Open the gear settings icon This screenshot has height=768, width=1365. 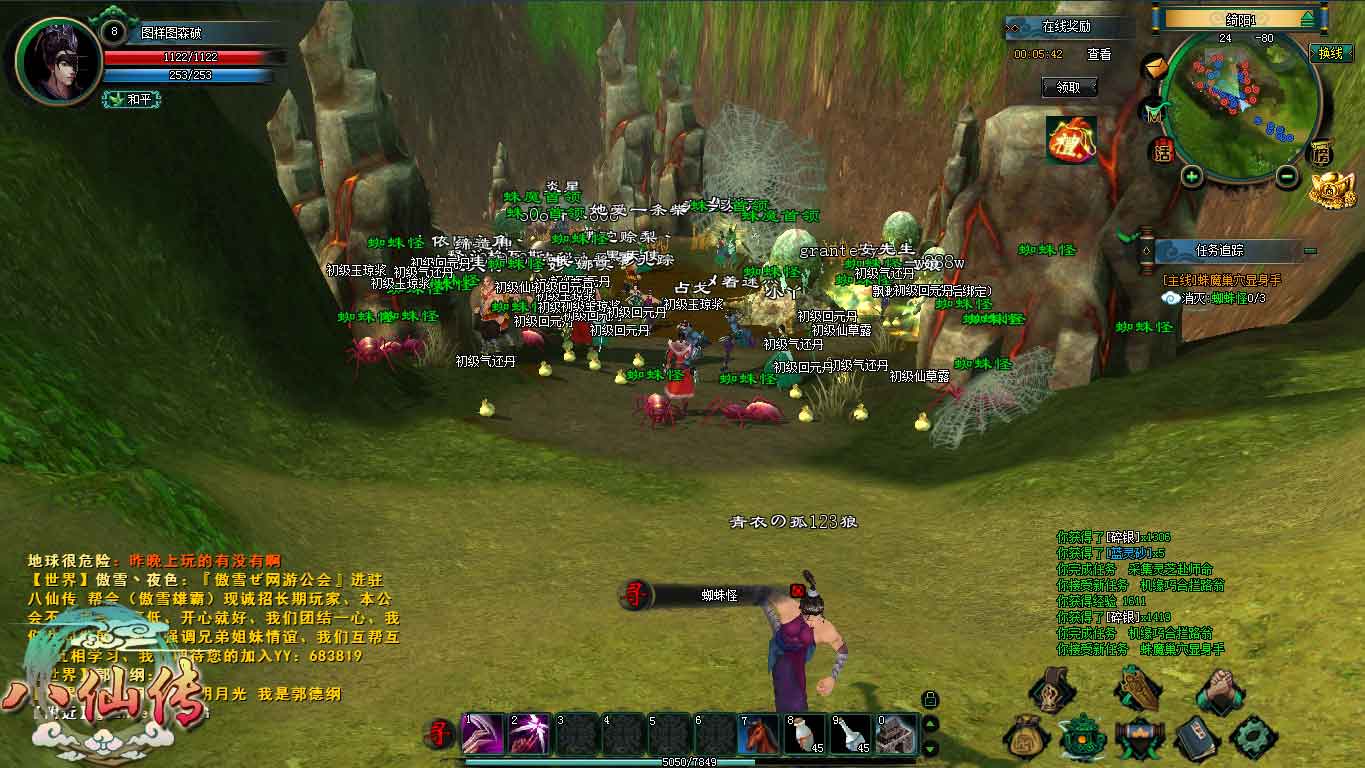pos(1253,737)
